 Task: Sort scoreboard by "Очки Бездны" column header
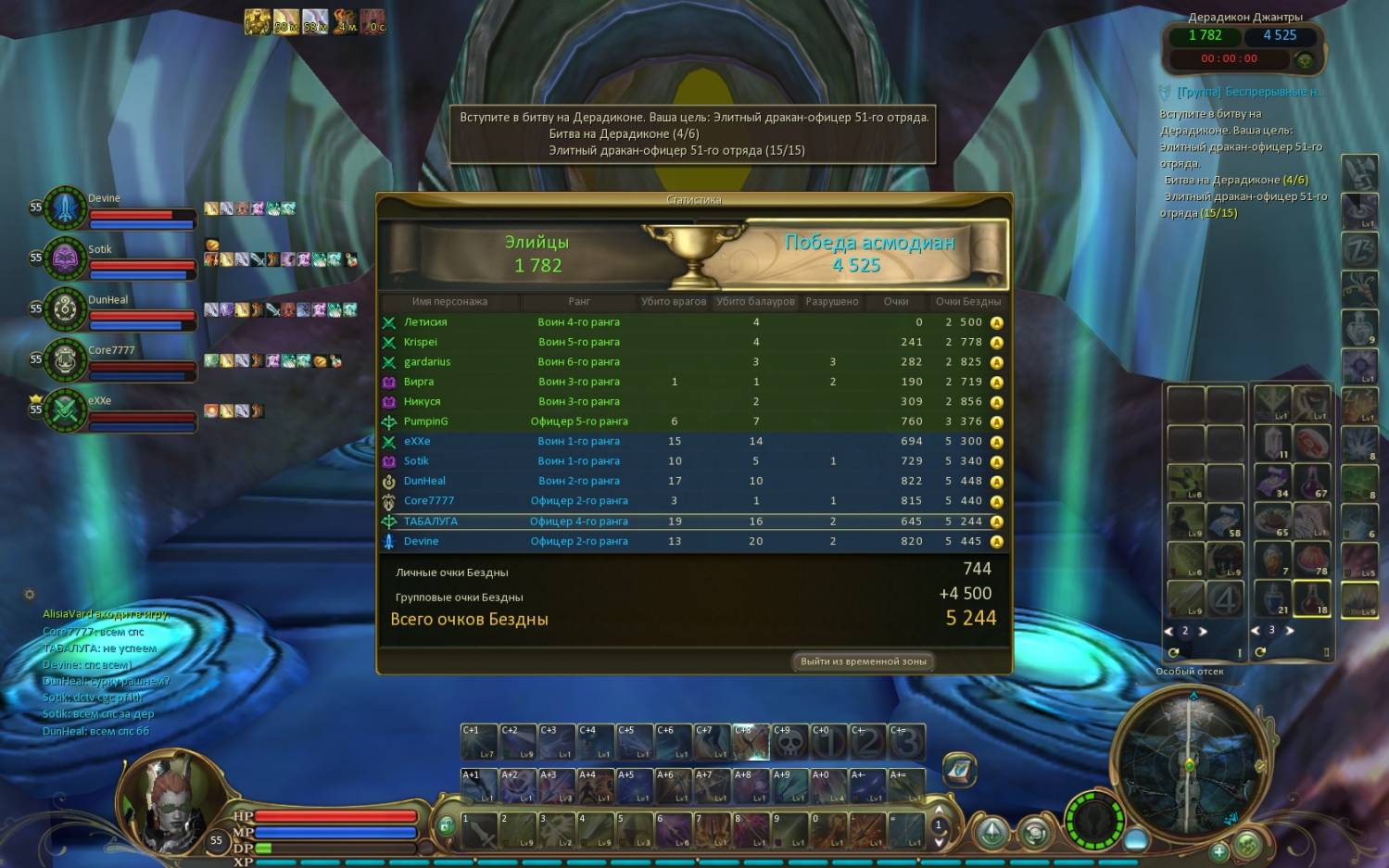click(967, 302)
